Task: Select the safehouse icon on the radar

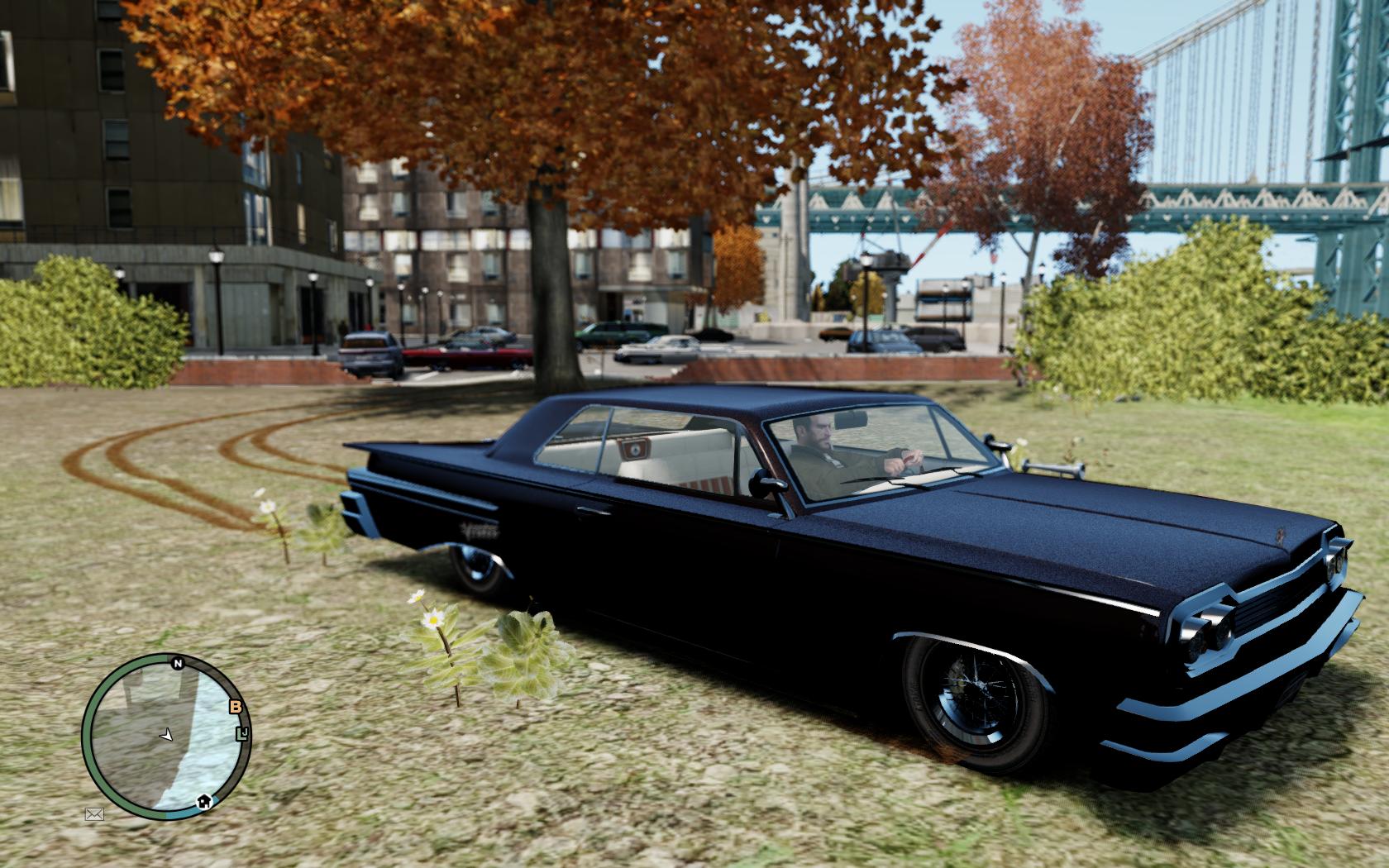Action: pos(203,800)
